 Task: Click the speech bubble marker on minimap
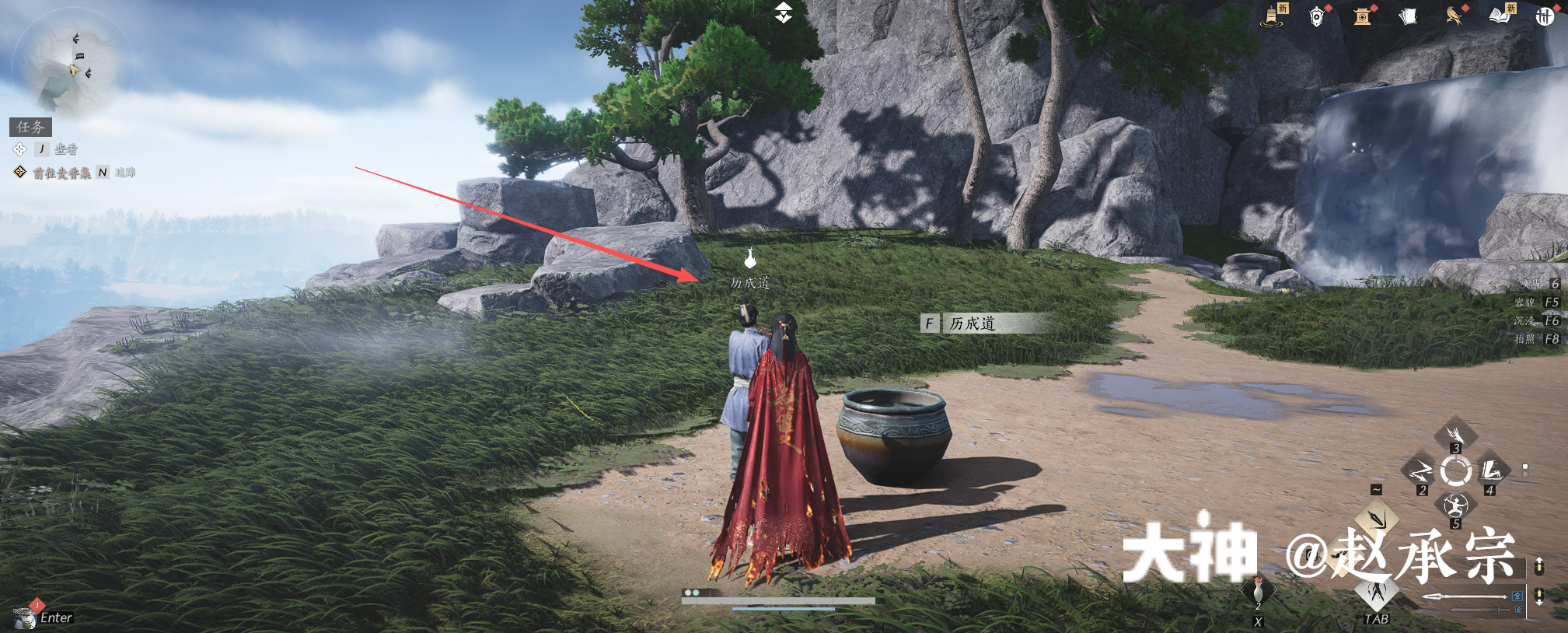click(79, 55)
